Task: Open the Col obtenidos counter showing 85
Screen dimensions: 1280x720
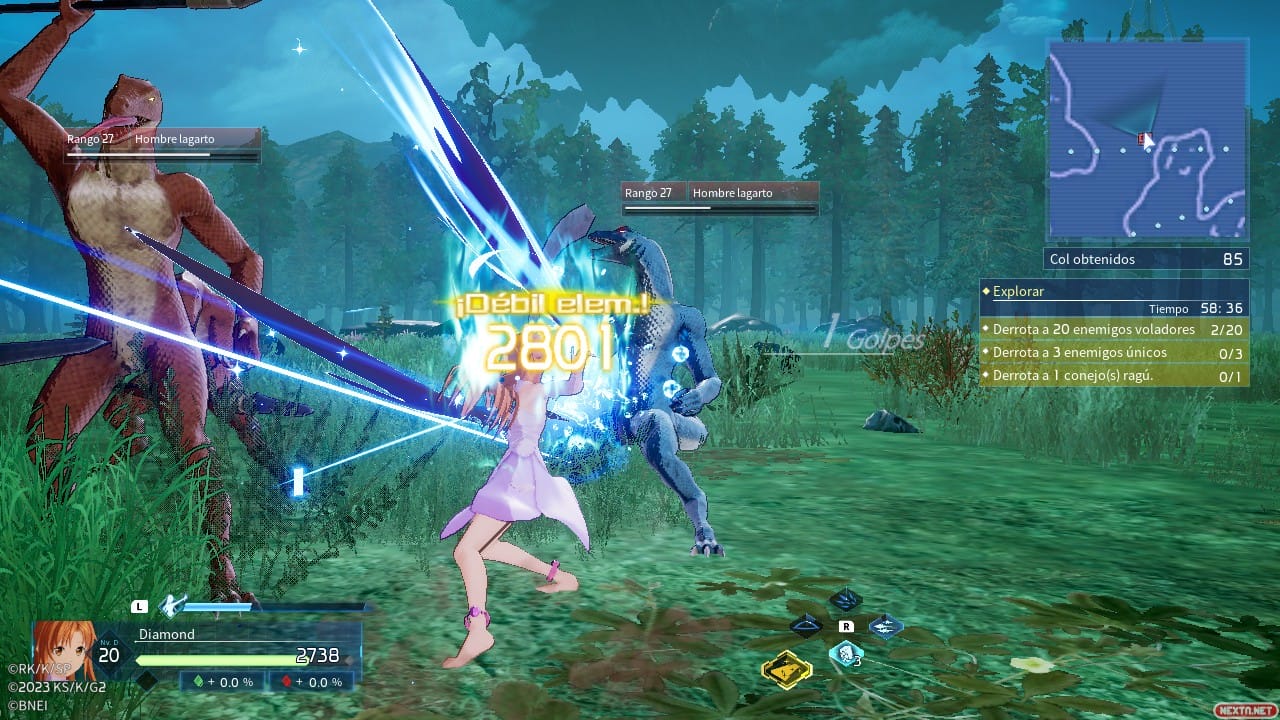Action: click(1146, 259)
